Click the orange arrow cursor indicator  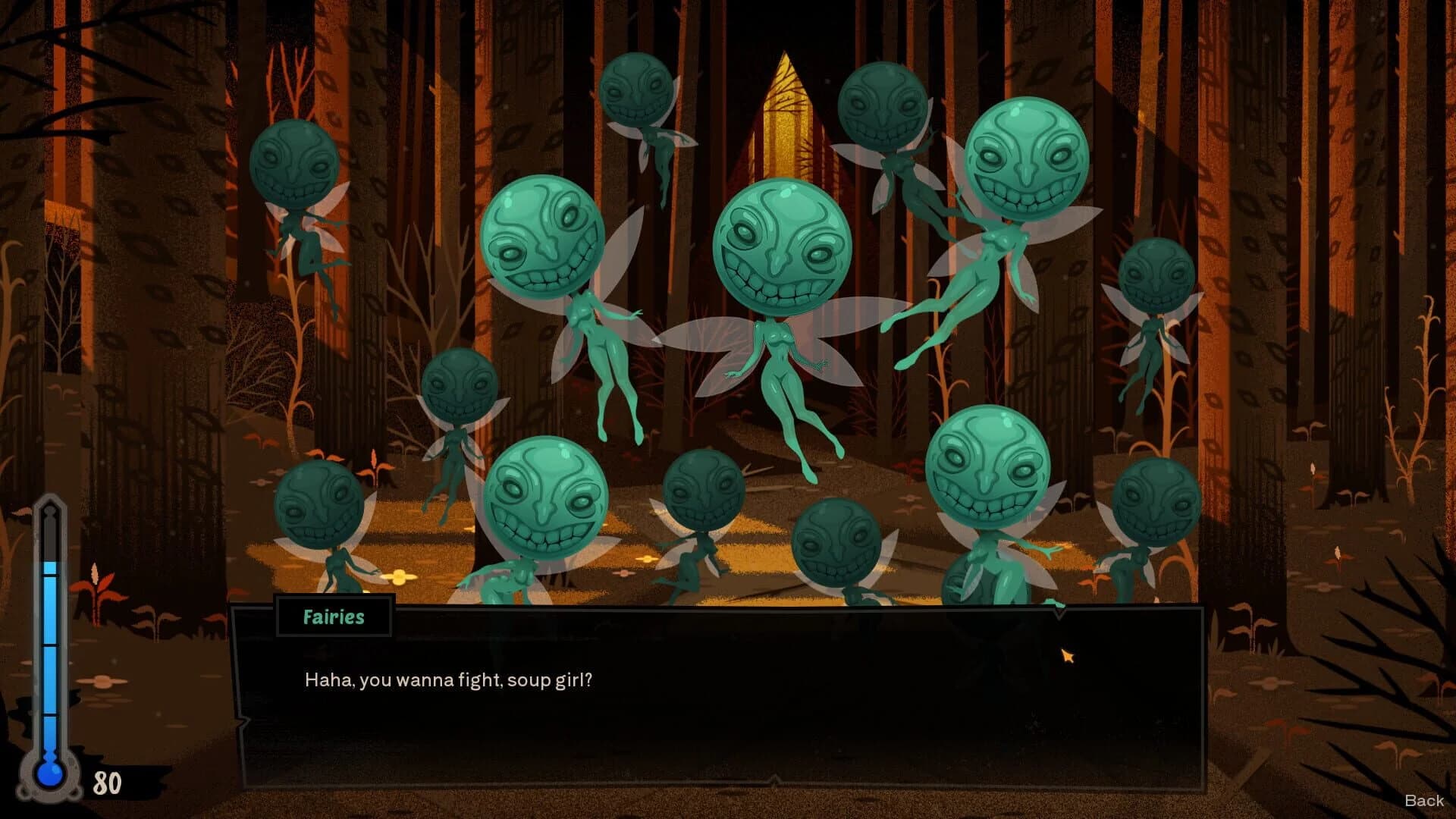[x=1068, y=654]
